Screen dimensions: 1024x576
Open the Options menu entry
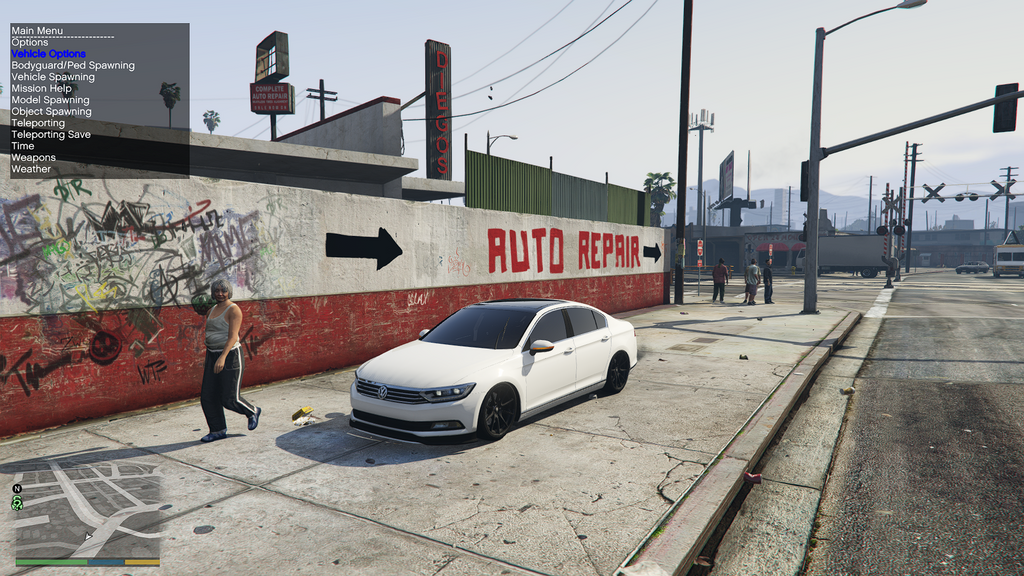coord(30,42)
